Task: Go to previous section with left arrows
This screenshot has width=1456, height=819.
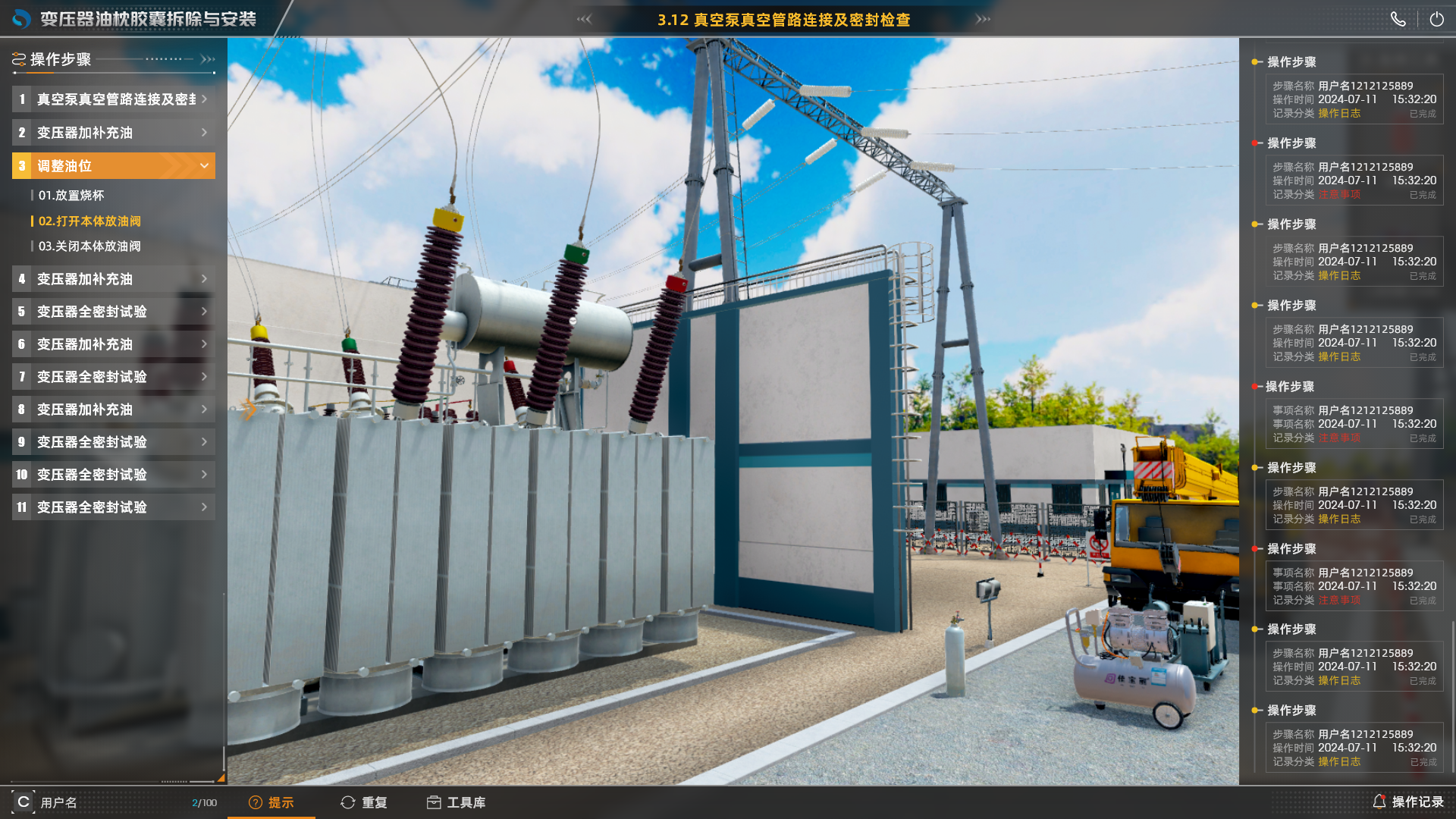Action: coord(584,19)
